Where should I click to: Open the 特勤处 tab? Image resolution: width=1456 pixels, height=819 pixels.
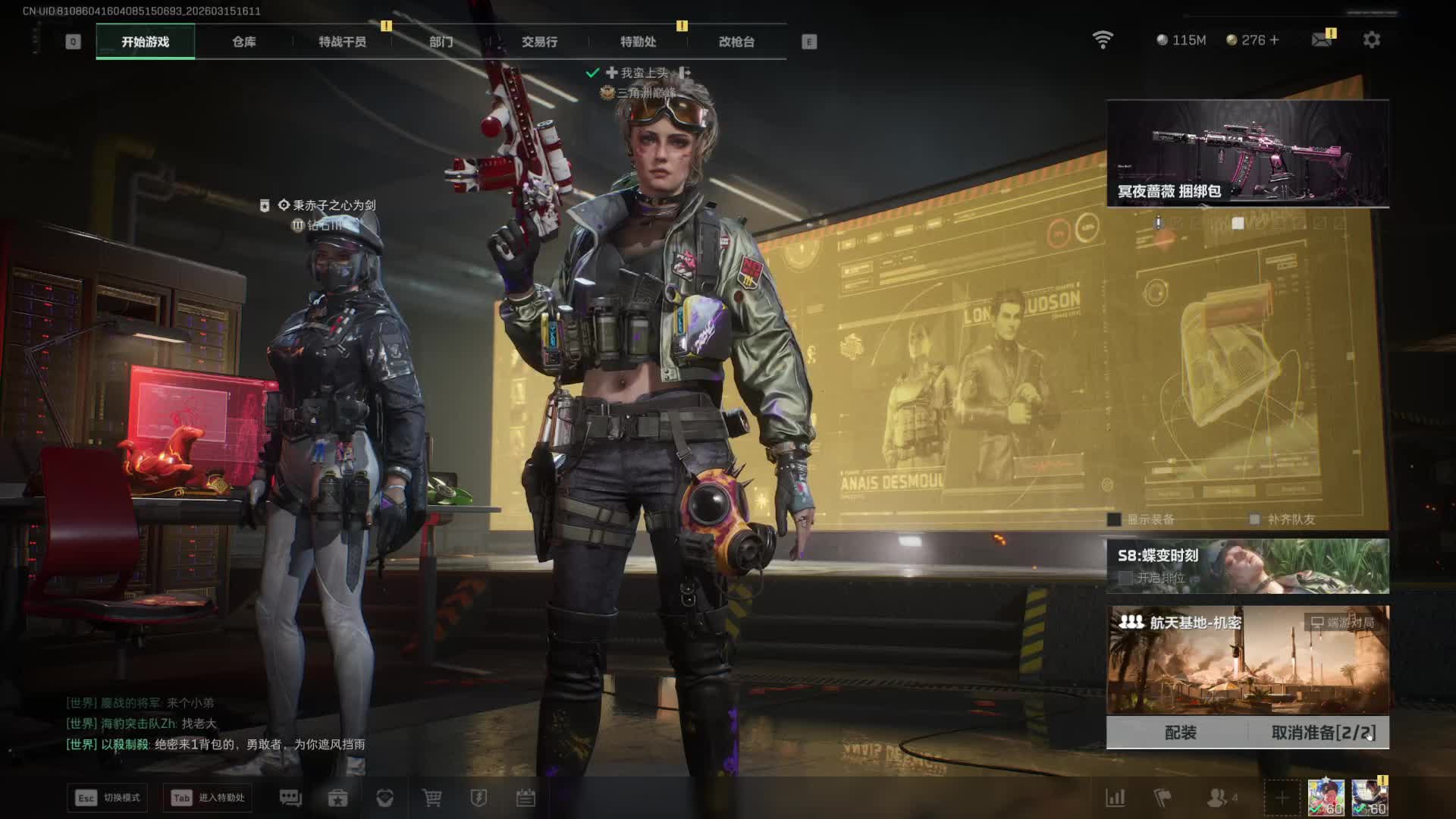click(638, 42)
